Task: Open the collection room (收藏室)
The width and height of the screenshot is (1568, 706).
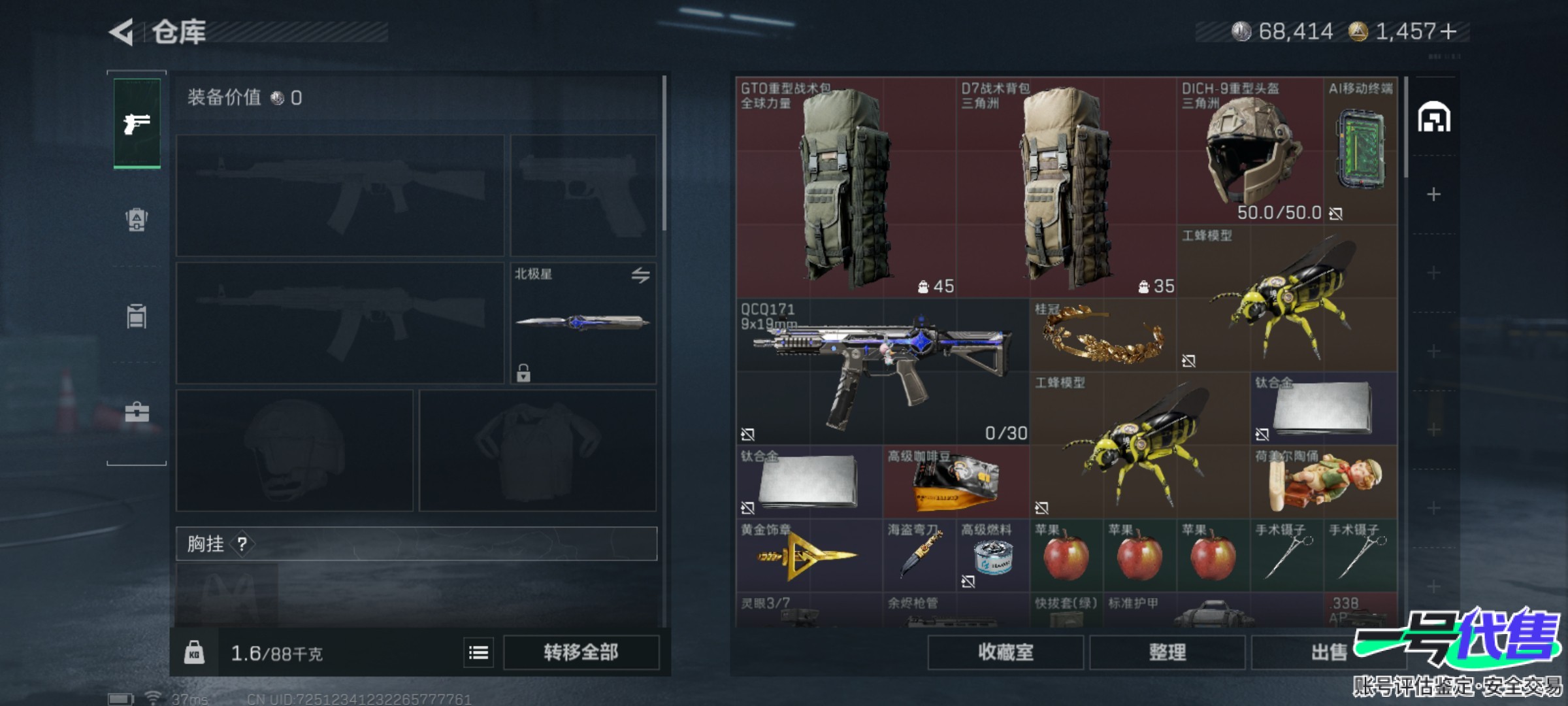Action: 1005,652
